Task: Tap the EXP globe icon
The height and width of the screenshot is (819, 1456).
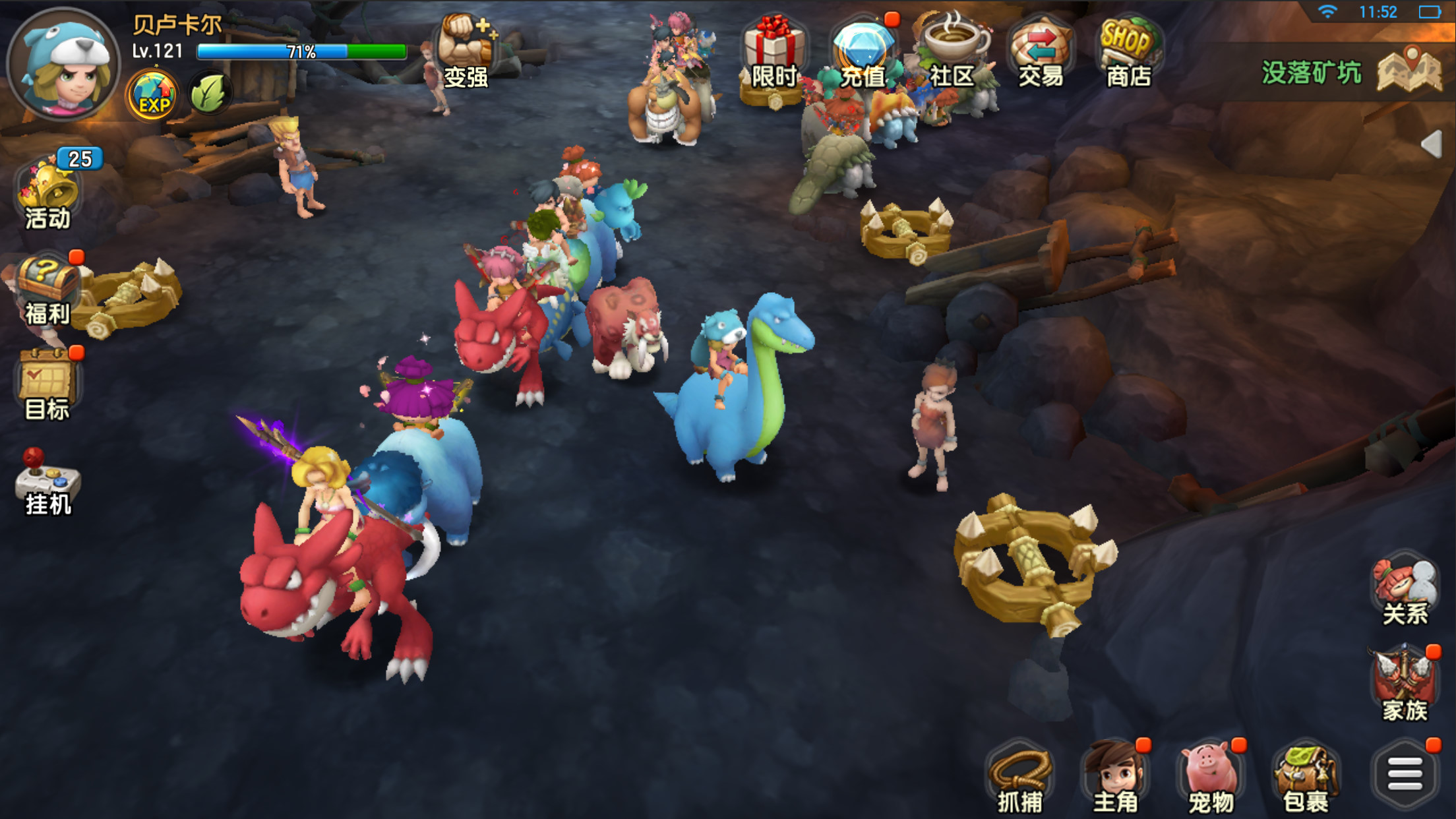Action: click(x=152, y=96)
